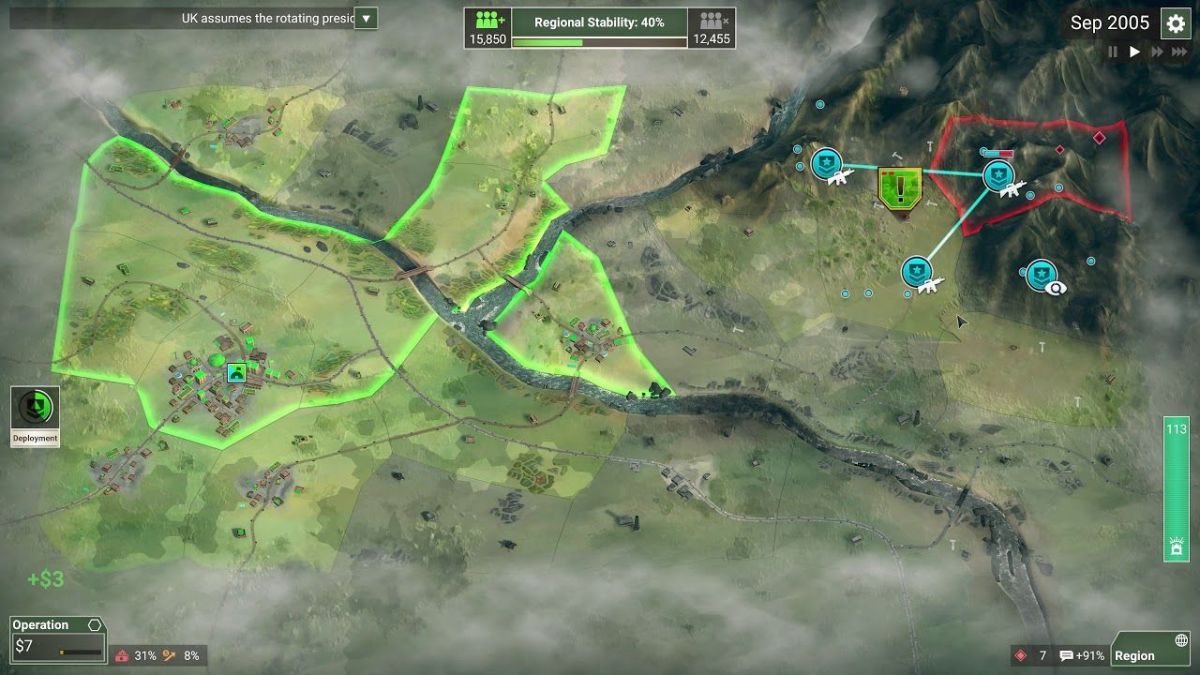Select the soldier unit inside the red zone

pyautogui.click(x=998, y=176)
